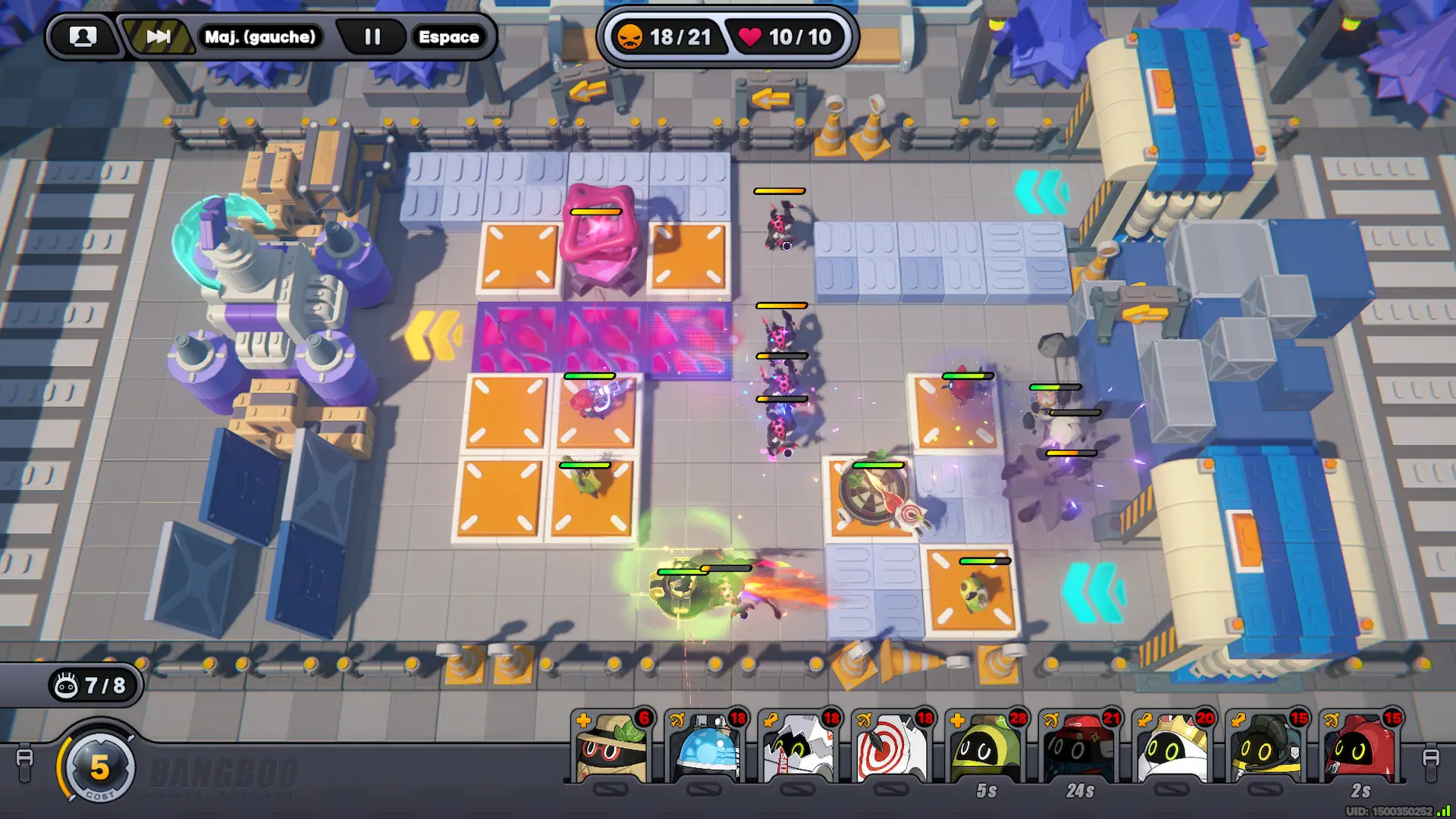This screenshot has width=1456, height=819.
Task: Toggle fast-forward game speed
Action: pos(158,36)
